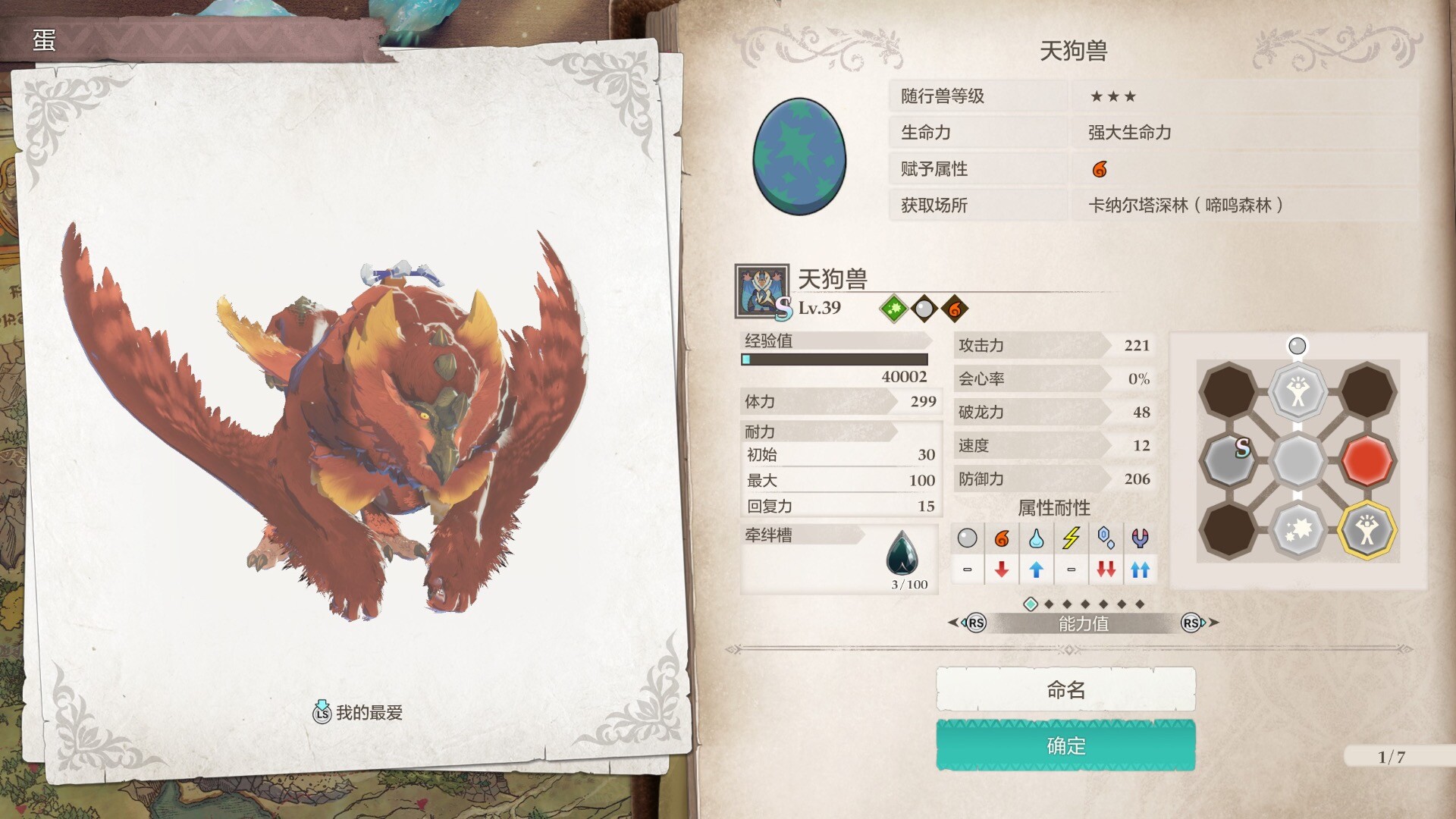Select the top middle gene slot

tap(1298, 391)
